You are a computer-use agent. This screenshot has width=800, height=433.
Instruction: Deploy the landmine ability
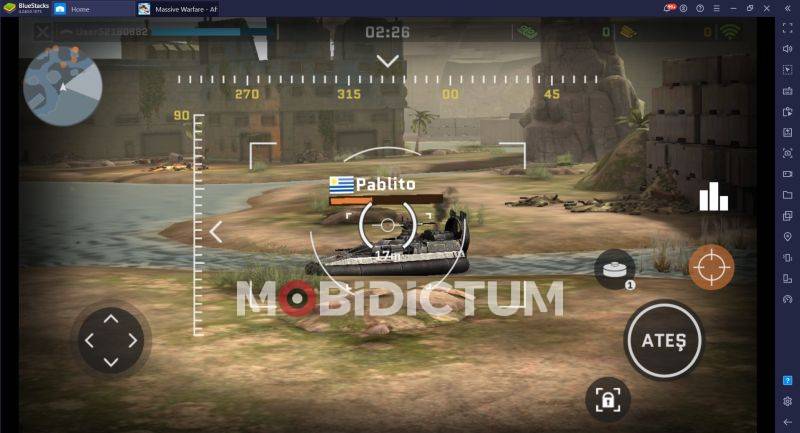point(614,268)
